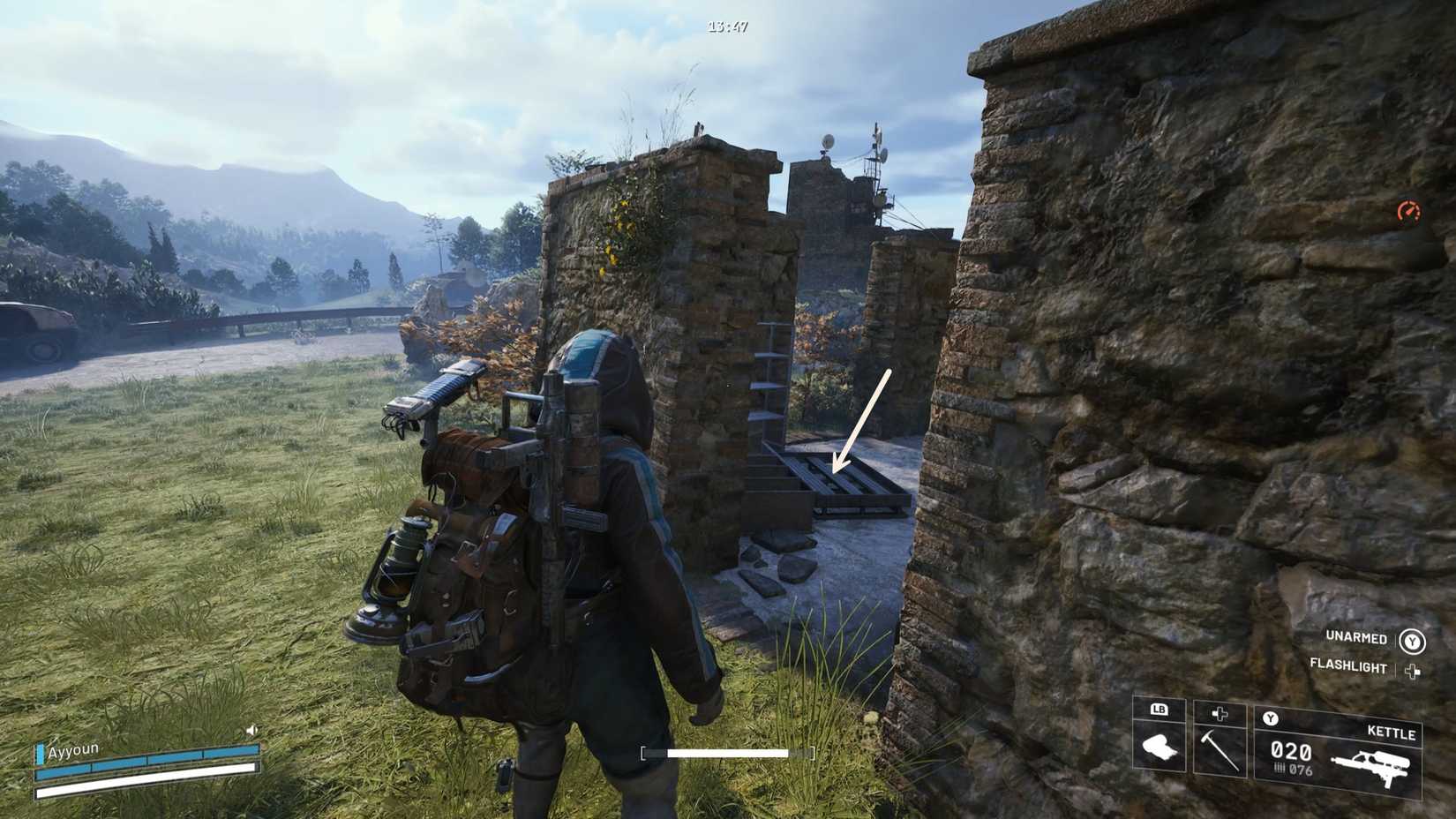The height and width of the screenshot is (819, 1456).
Task: Click the LB button badge on the first hotbar slot
Action: point(1159,710)
